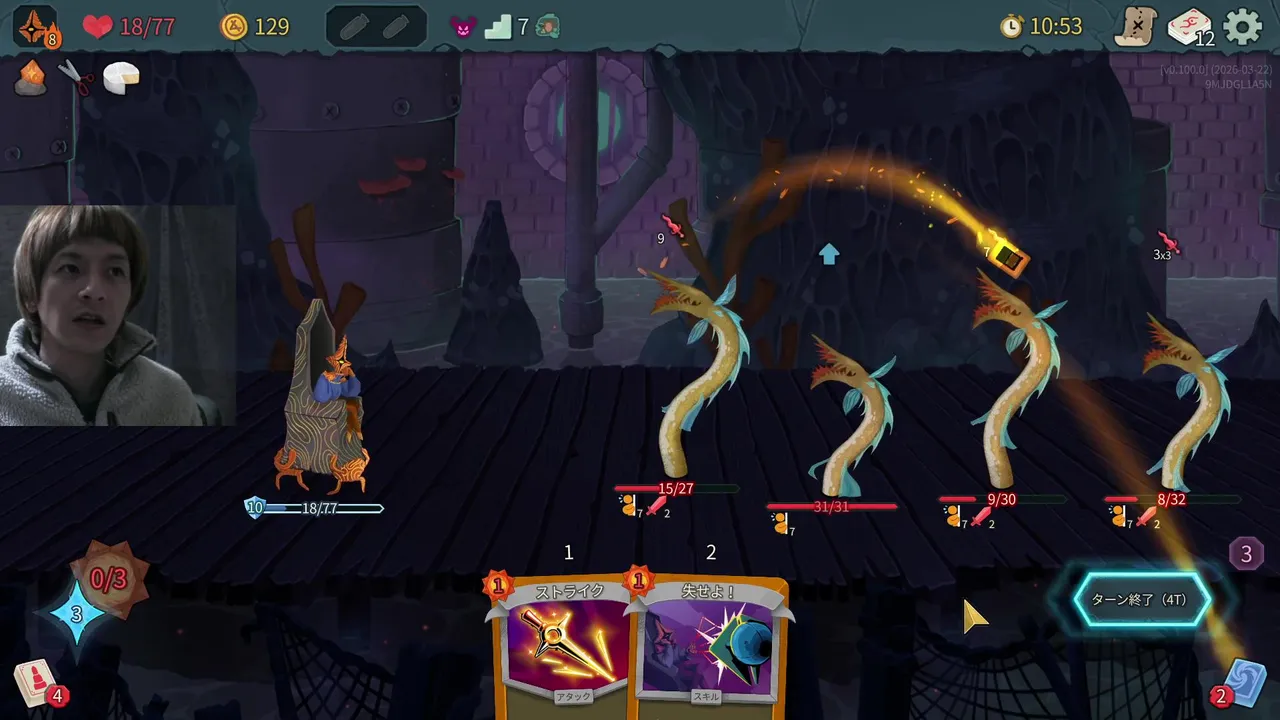Viewport: 1280px width, 720px height.
Task: View the exhaust pile showing 3
Action: tap(1246, 553)
